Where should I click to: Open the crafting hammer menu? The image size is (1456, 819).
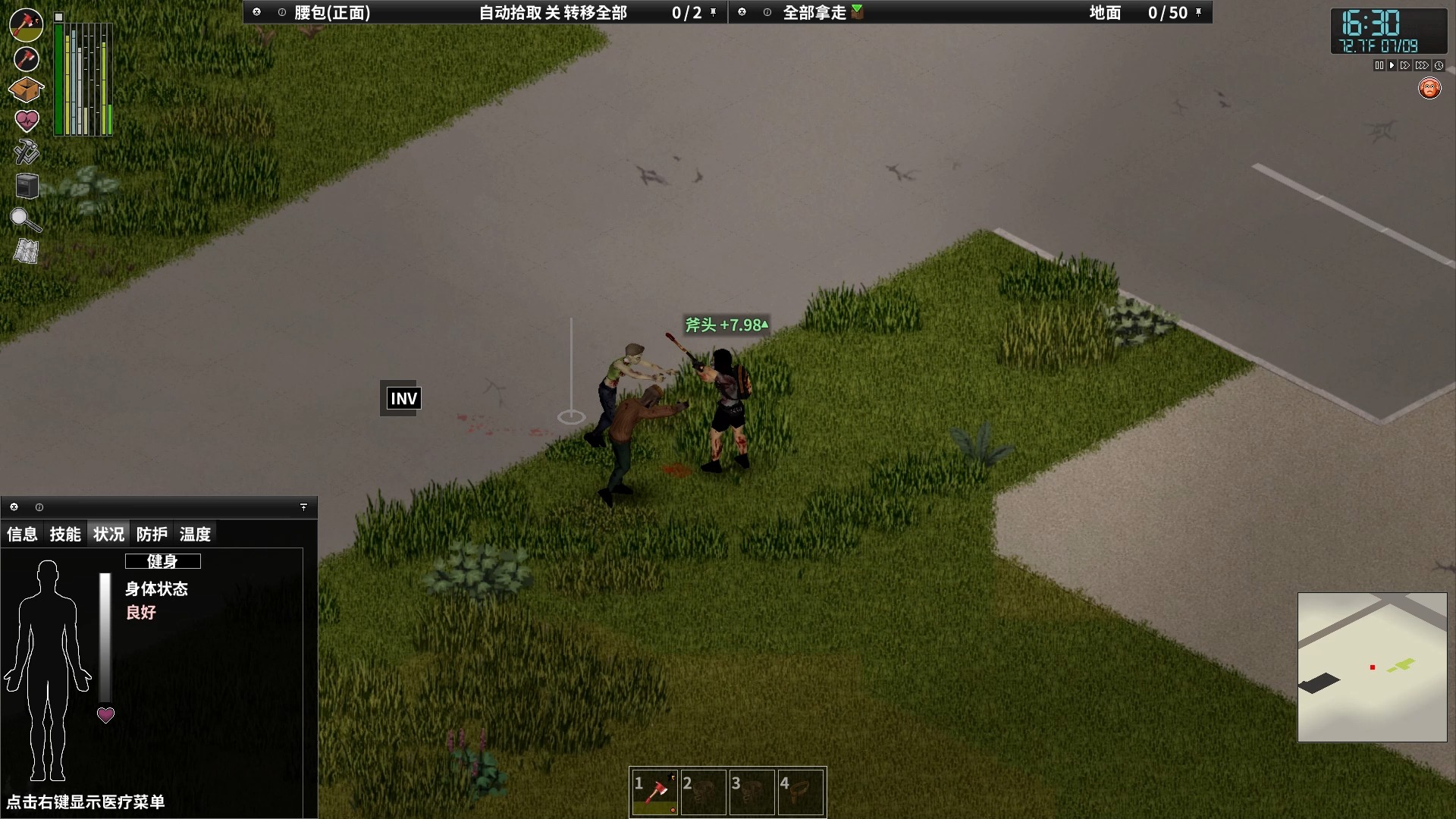coord(26,152)
